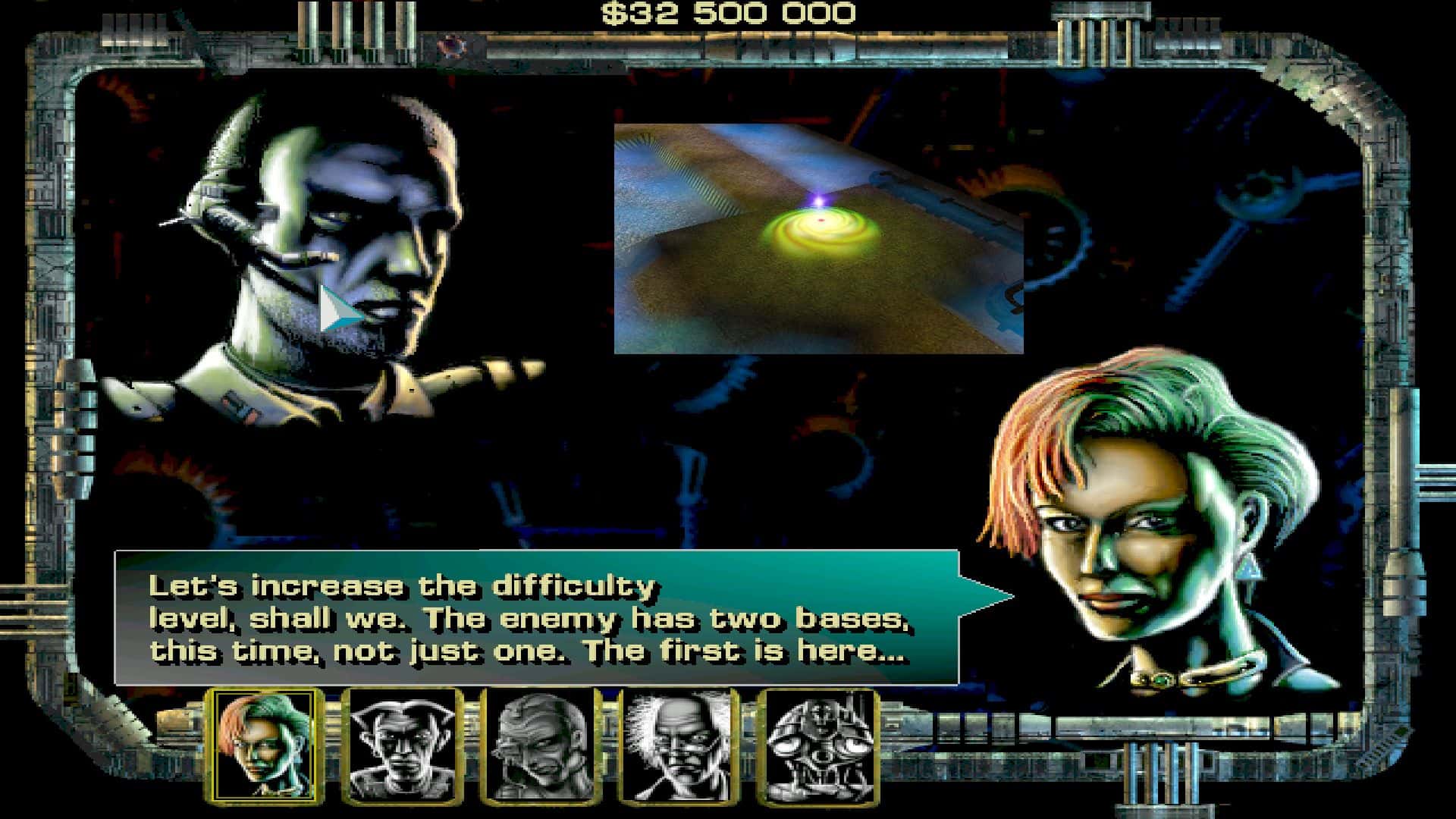The image size is (1456, 819).
Task: Pick the wild white-haired scientist portrait
Action: click(677, 745)
